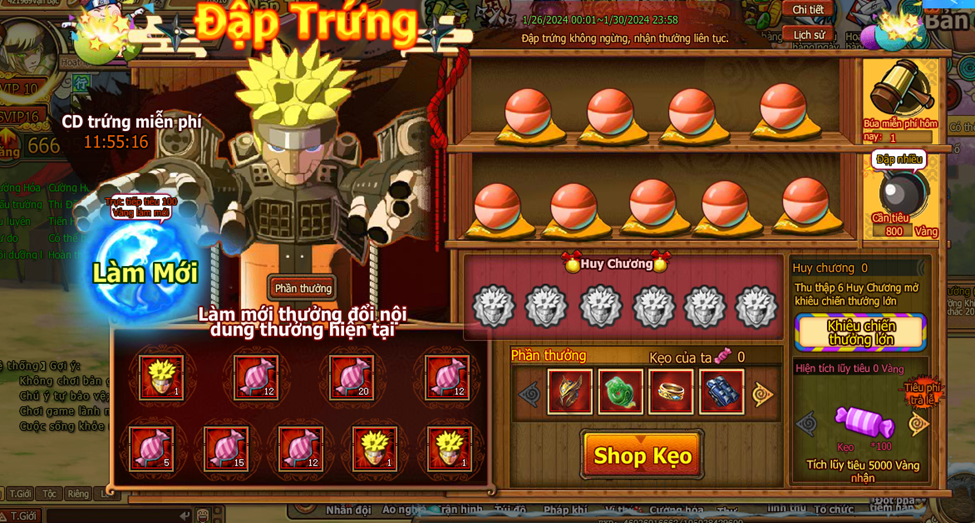Open the Phần thưởng button under the character

tap(302, 289)
